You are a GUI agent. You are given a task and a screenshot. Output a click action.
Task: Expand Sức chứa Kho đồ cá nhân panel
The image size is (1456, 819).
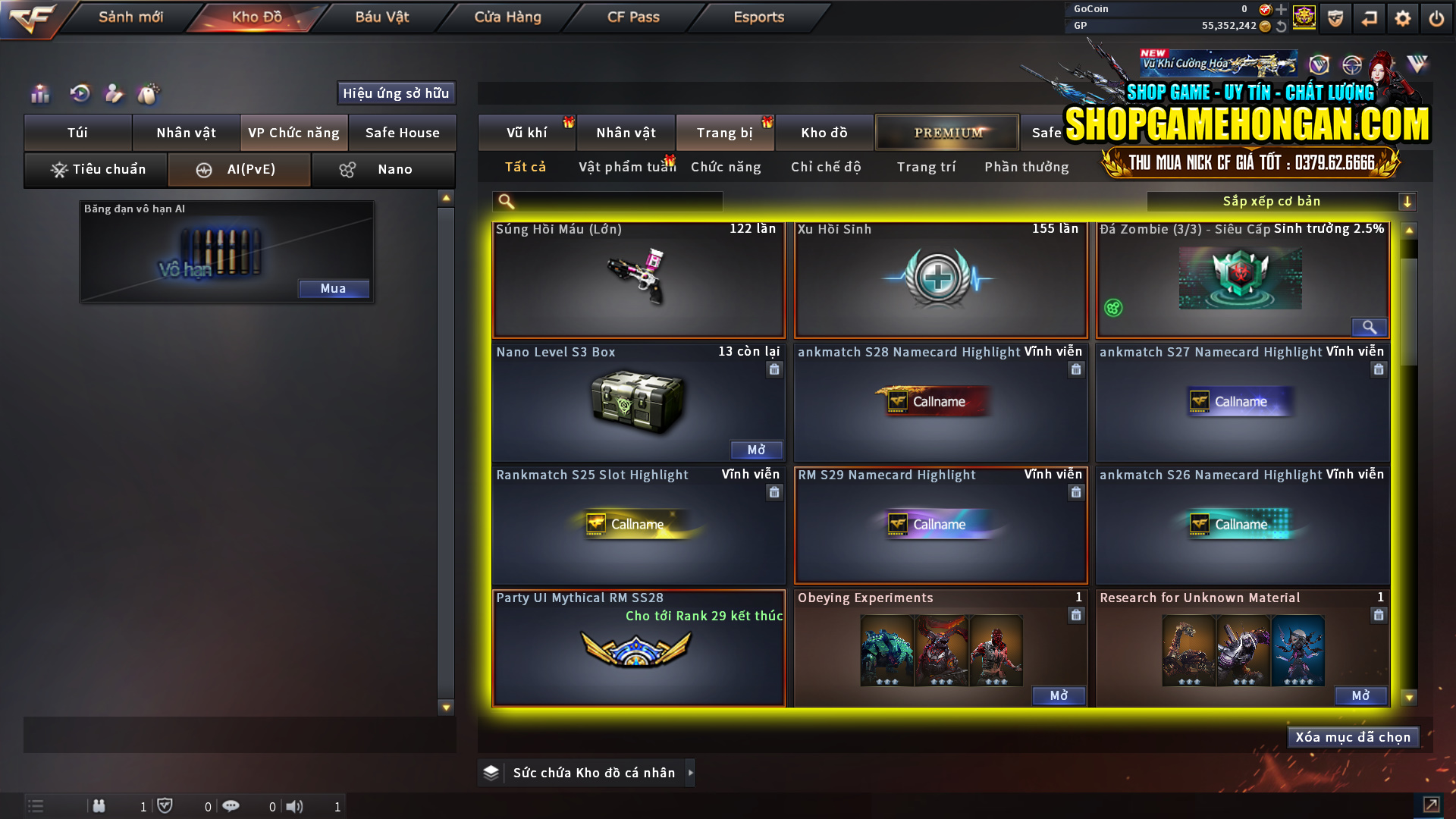[x=691, y=773]
